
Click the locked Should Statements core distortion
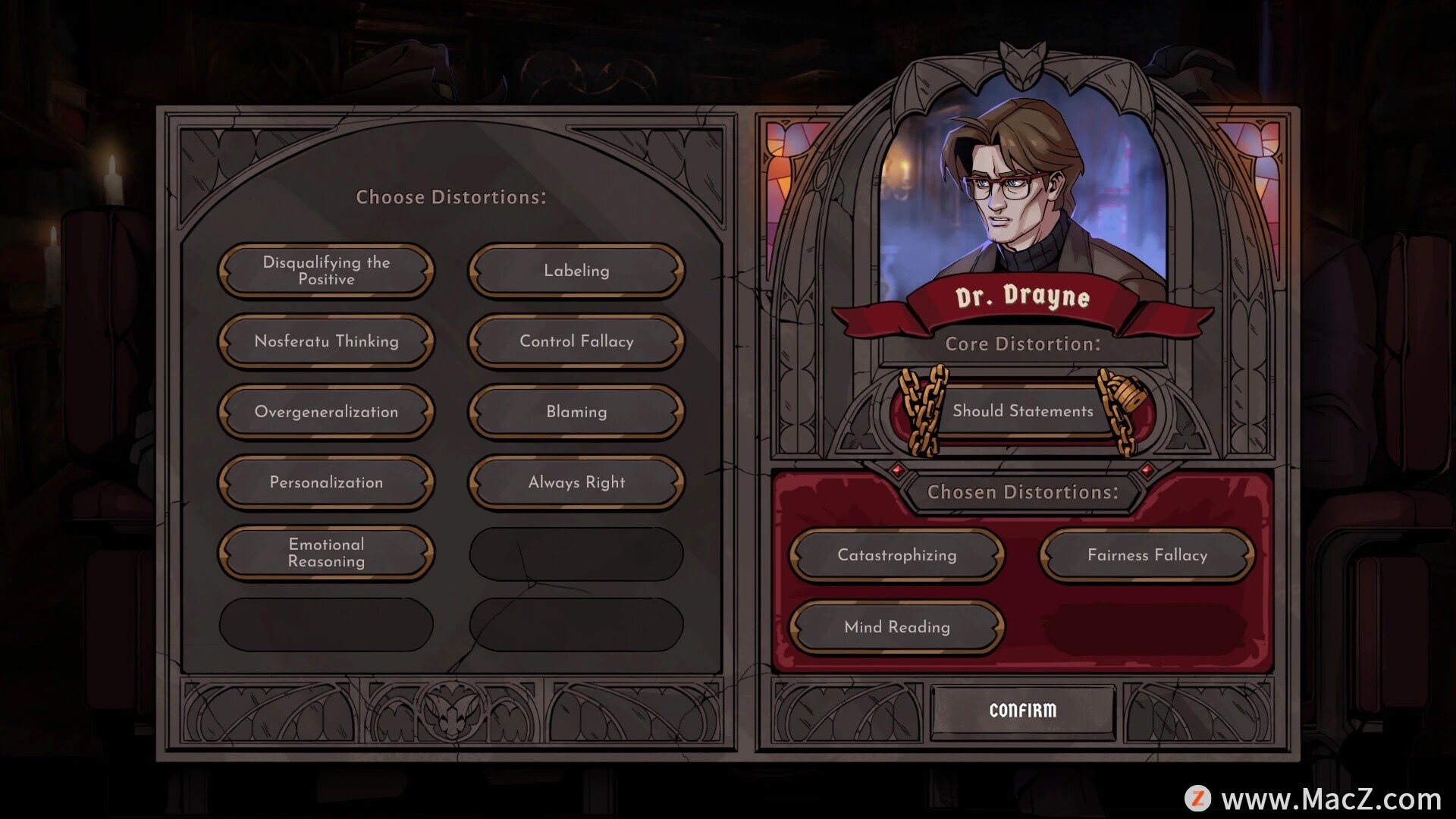pyautogui.click(x=1022, y=411)
